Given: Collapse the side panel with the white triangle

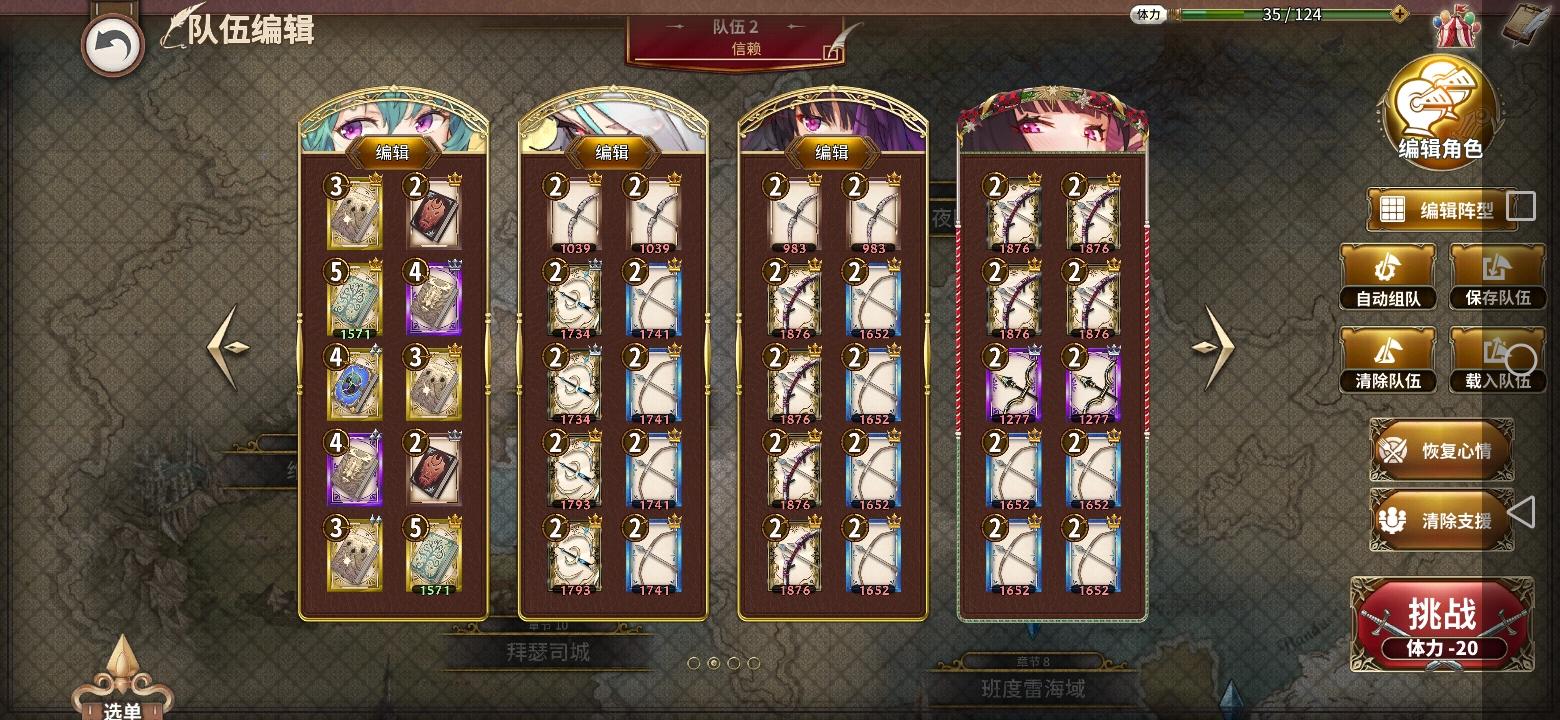Looking at the screenshot, I should 1523,513.
